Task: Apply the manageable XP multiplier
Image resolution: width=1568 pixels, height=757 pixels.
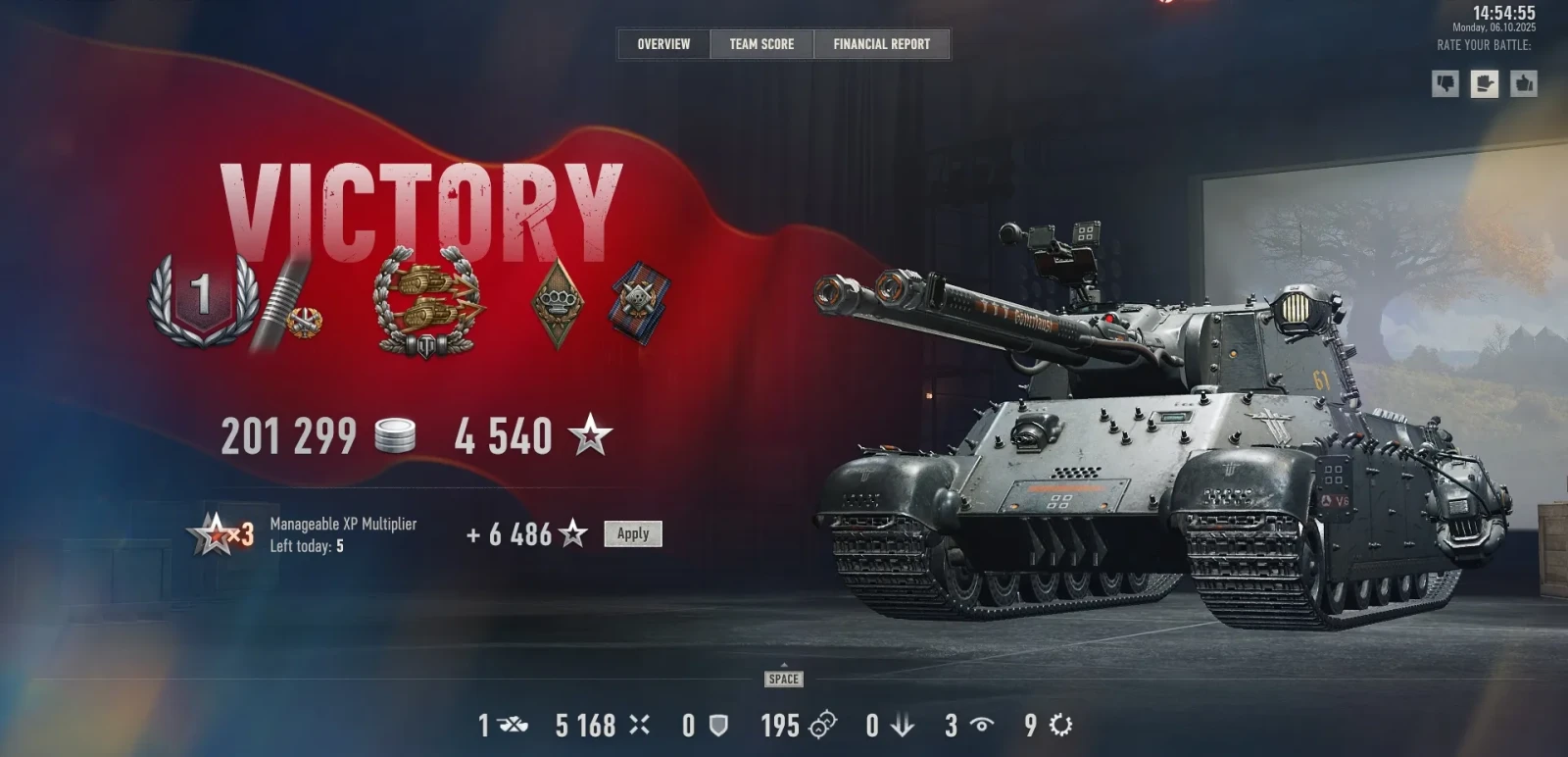Action: click(633, 533)
